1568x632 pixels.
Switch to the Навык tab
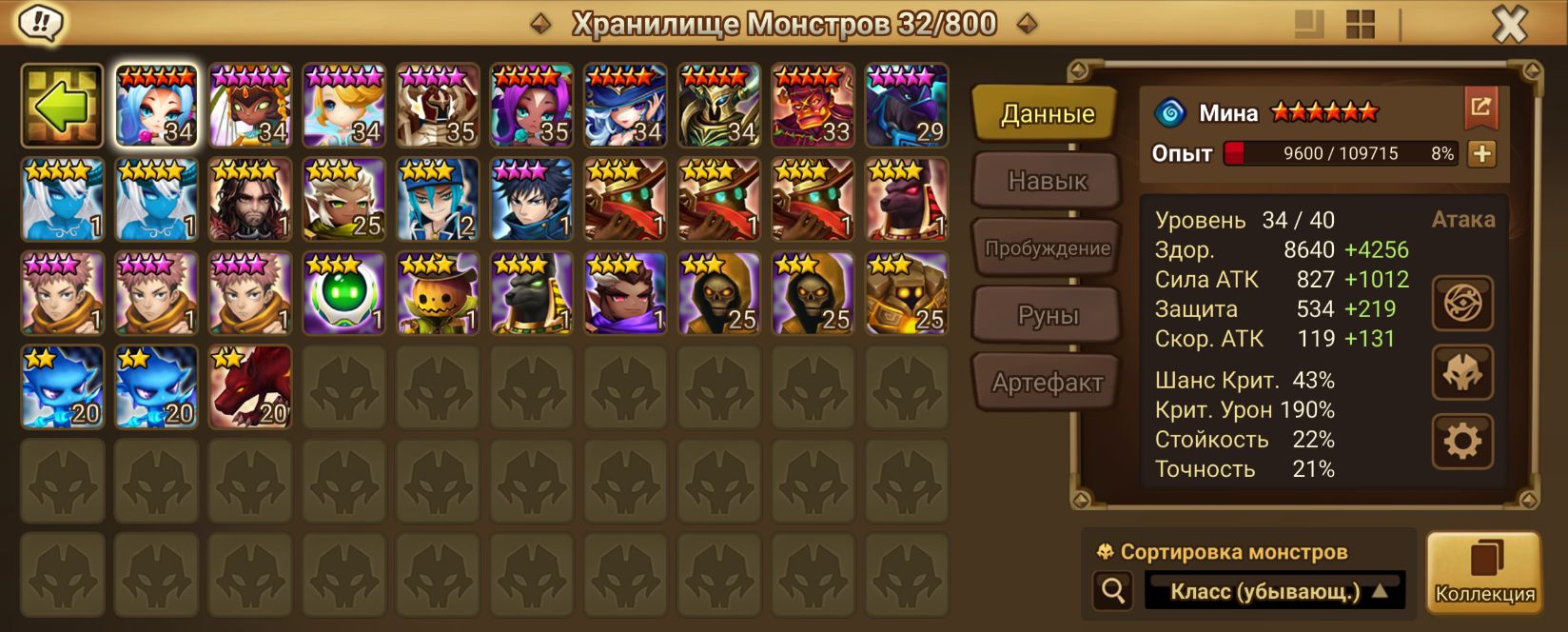1047,181
